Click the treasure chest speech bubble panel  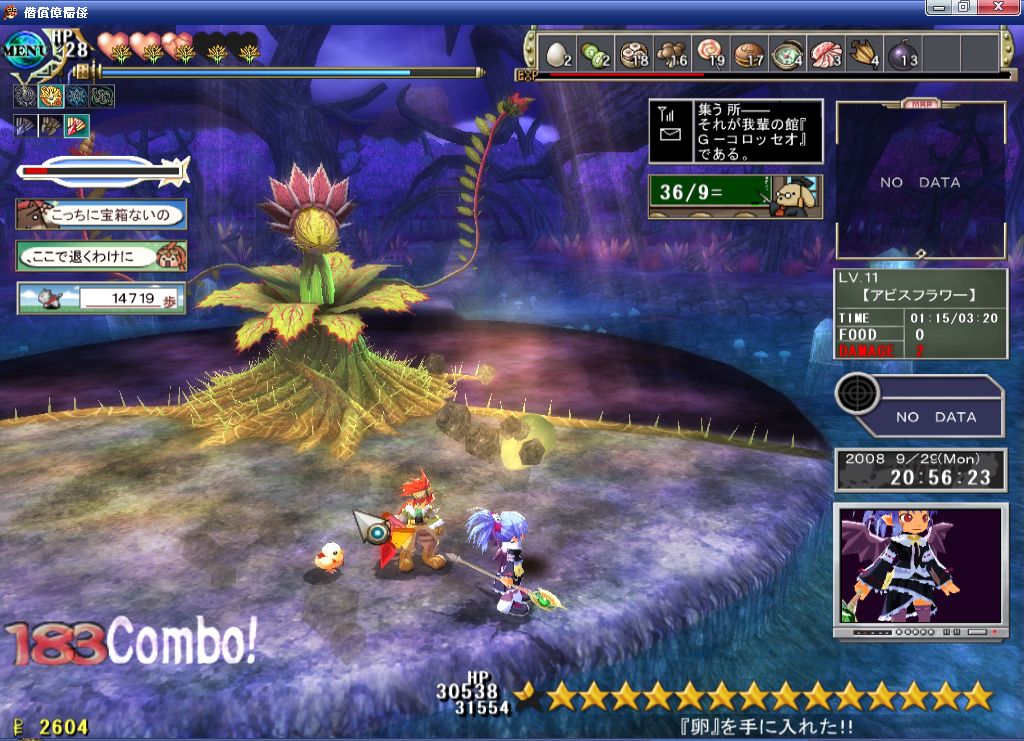pyautogui.click(x=101, y=214)
